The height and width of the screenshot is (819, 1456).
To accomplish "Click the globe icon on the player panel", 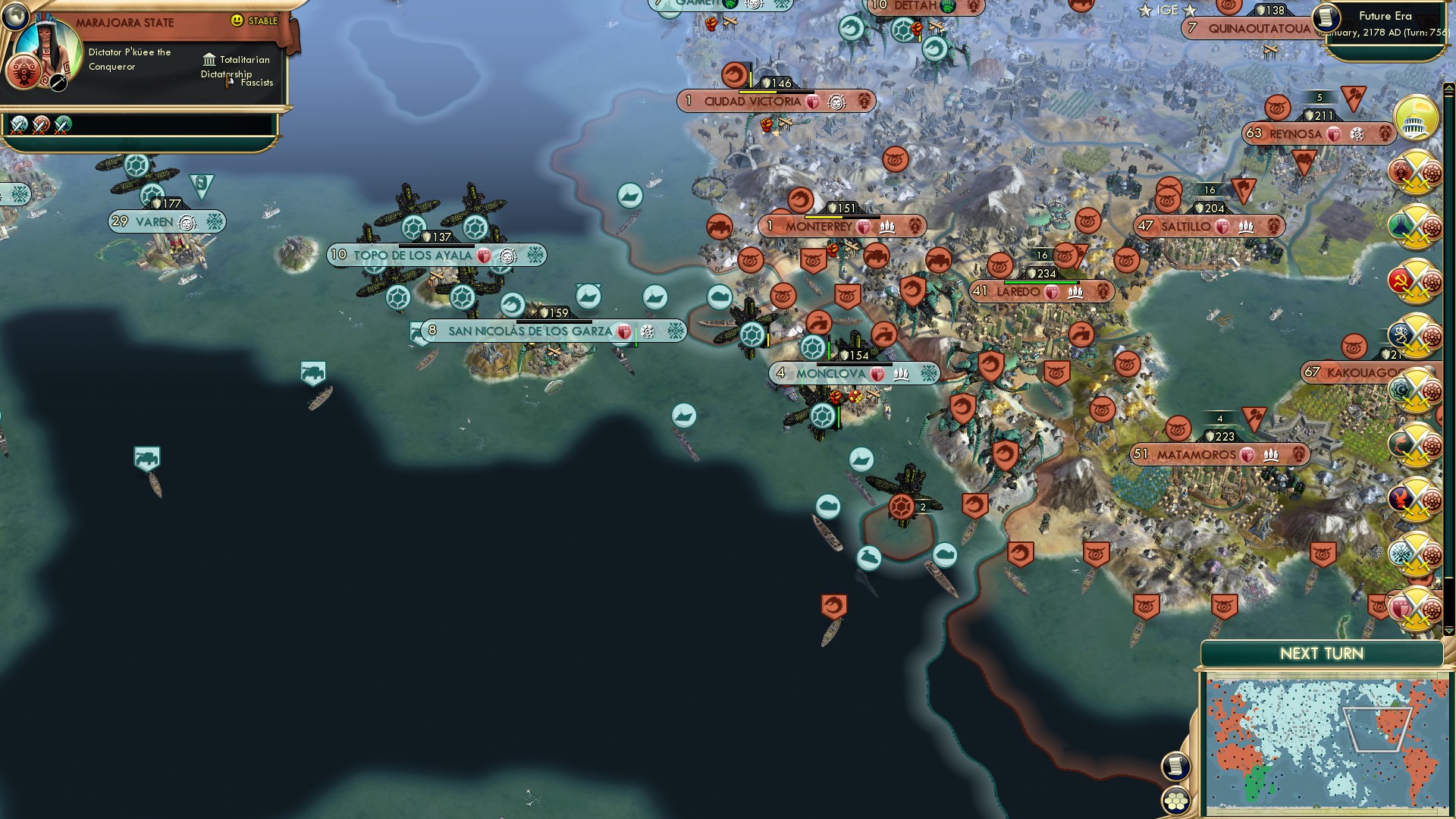I will (14, 17).
